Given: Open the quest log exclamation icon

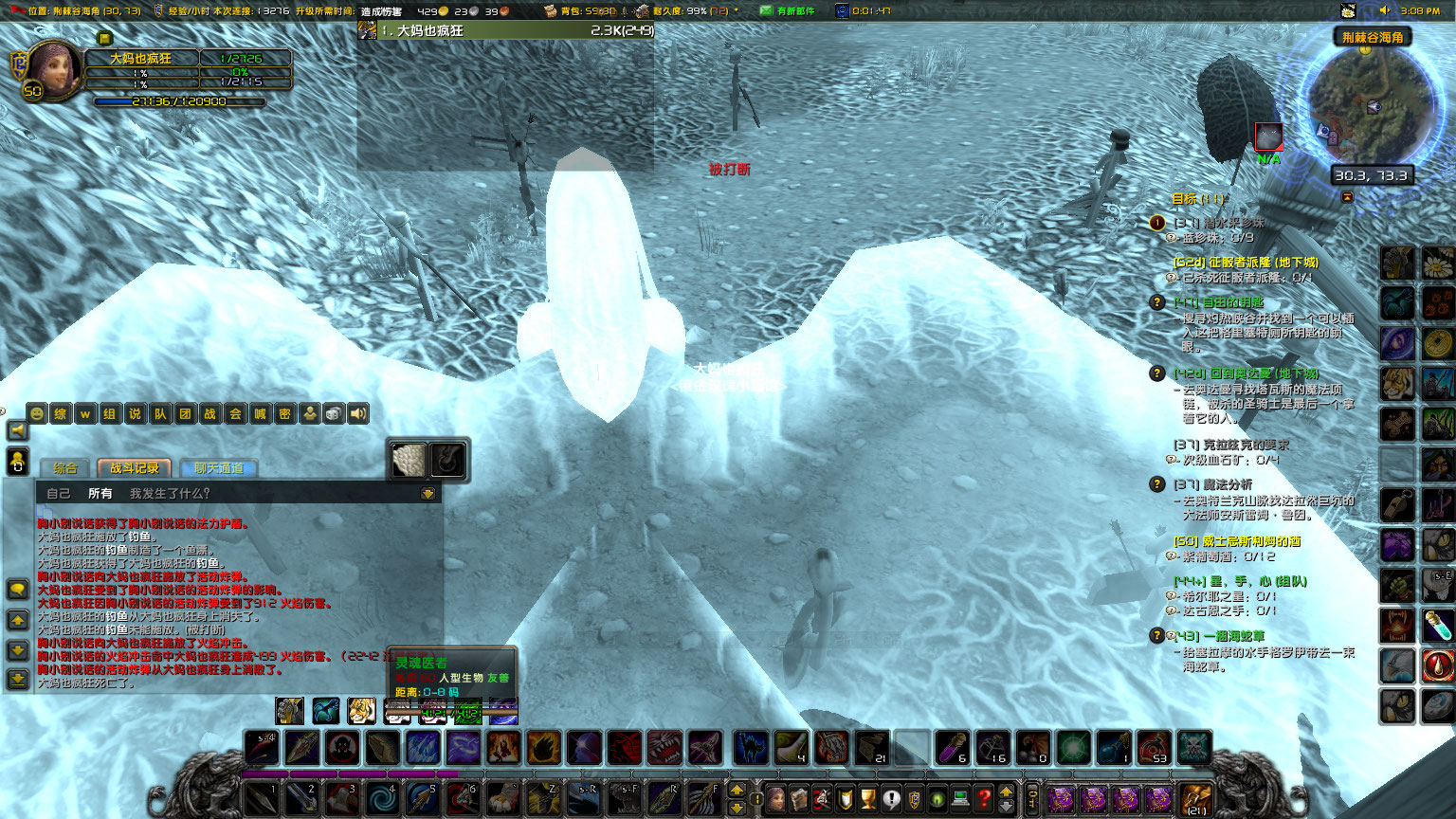Looking at the screenshot, I should (x=892, y=797).
